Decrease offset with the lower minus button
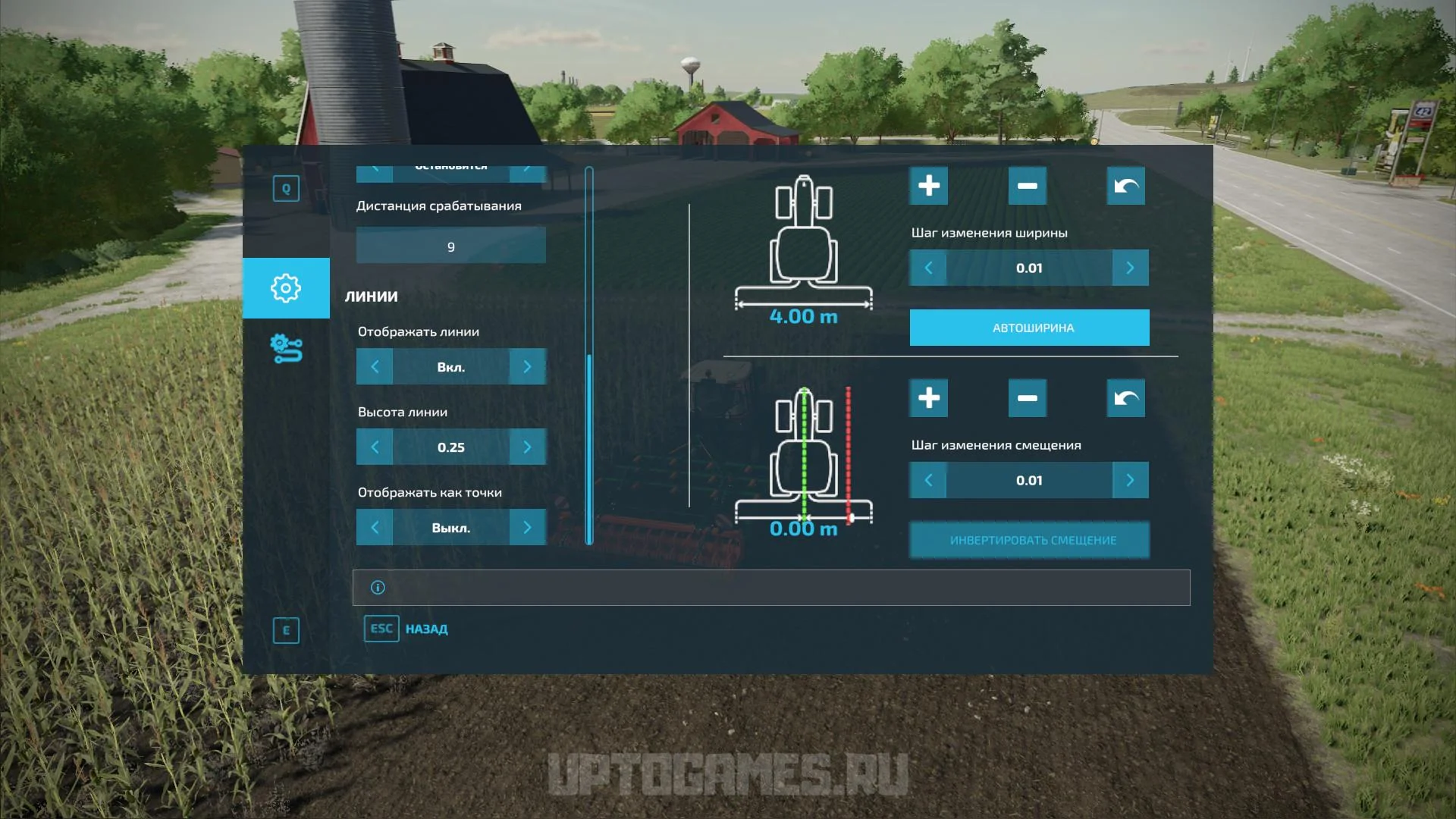The width and height of the screenshot is (1456, 819). [x=1027, y=398]
